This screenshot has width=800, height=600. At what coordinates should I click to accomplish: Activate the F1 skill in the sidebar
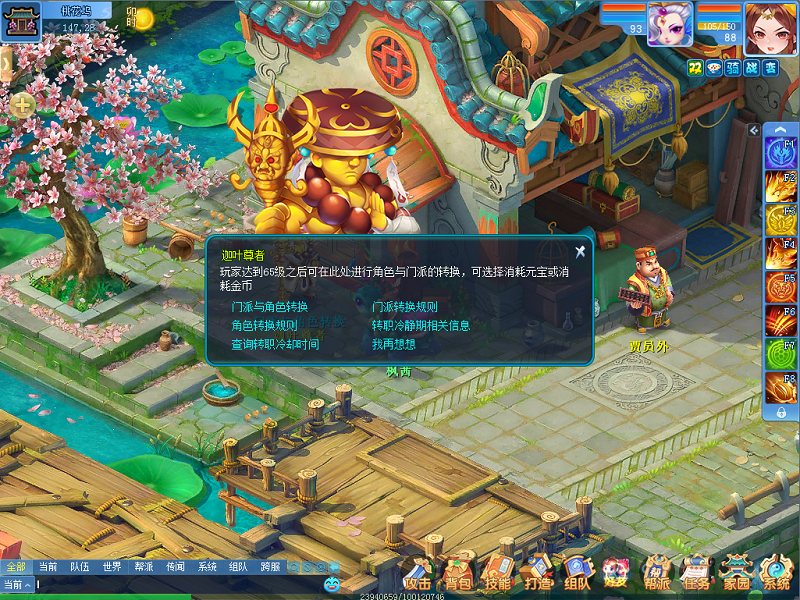pos(780,152)
